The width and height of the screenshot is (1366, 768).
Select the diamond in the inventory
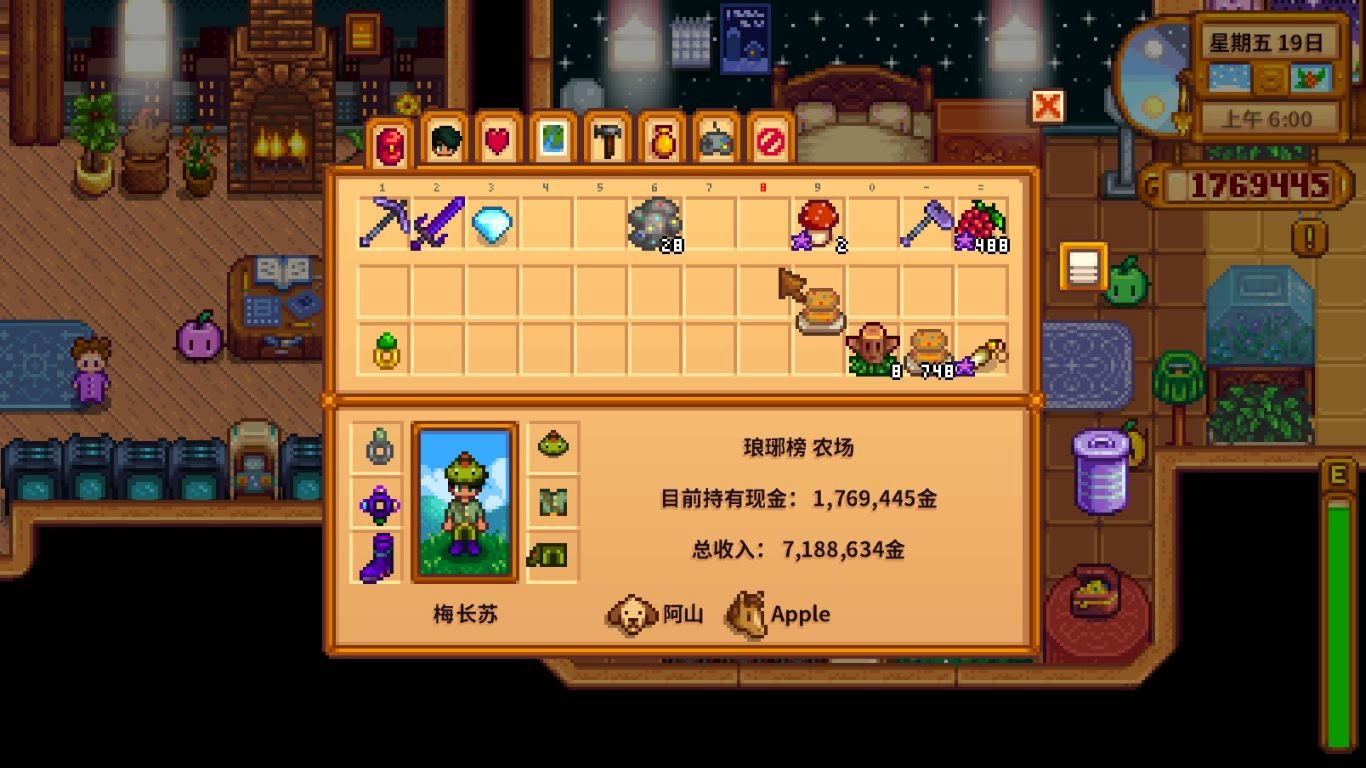click(490, 222)
